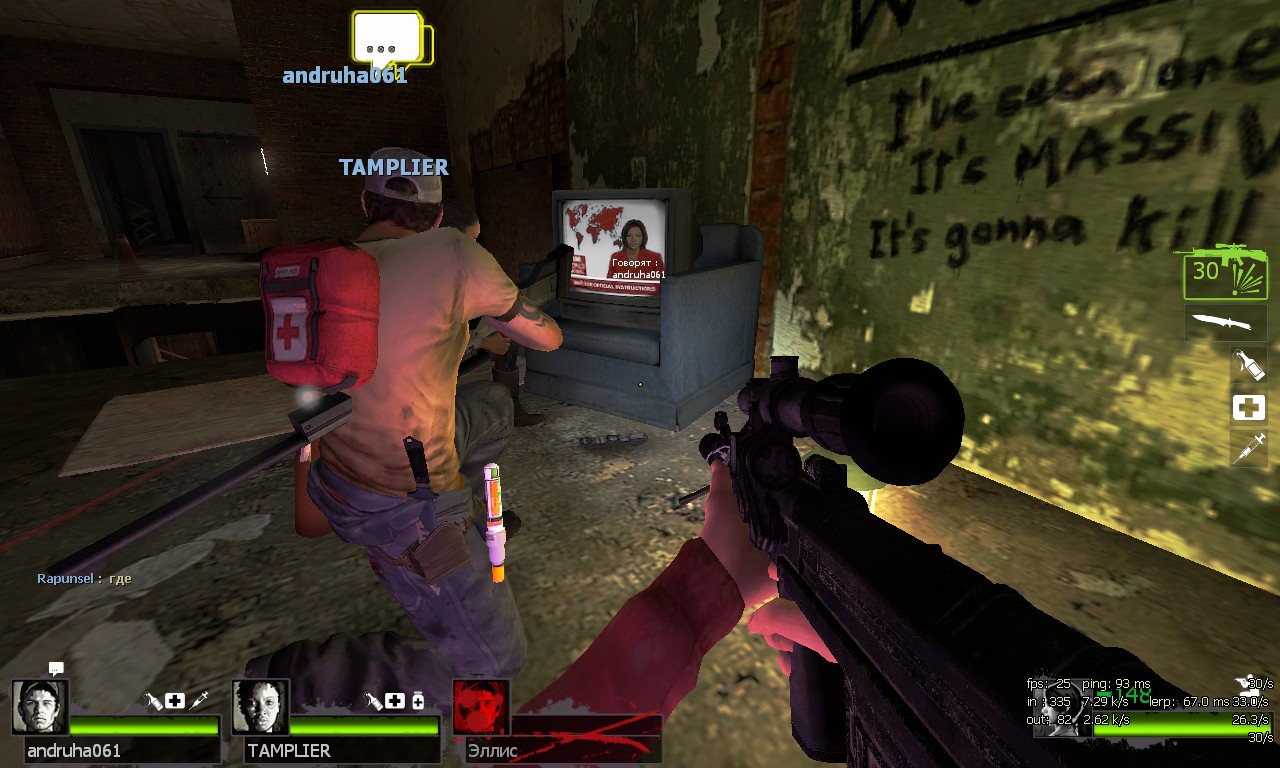Equip the Molotov cocktail slot
The image size is (1280, 768).
click(1249, 365)
